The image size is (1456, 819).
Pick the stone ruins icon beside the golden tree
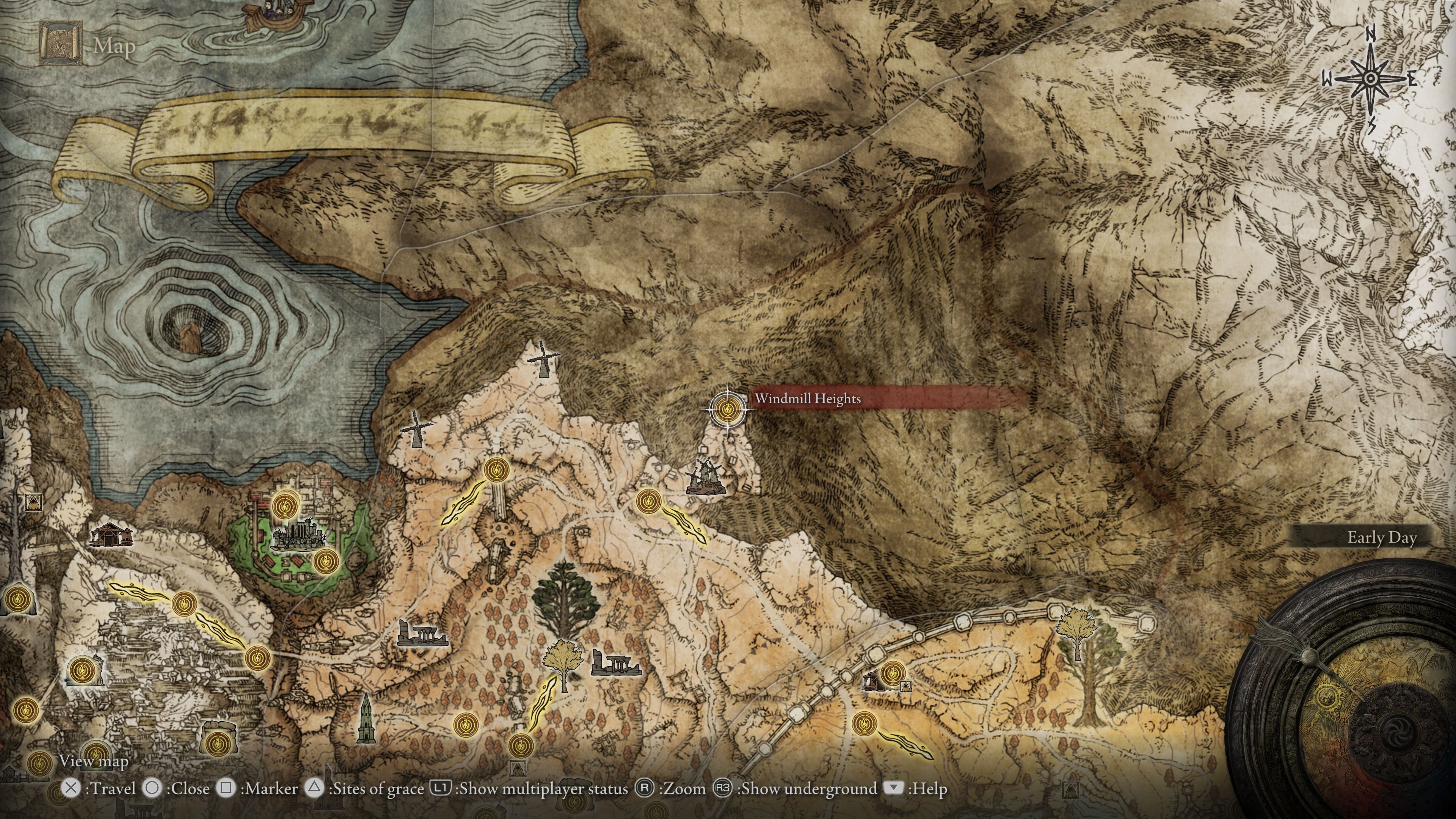615,663
